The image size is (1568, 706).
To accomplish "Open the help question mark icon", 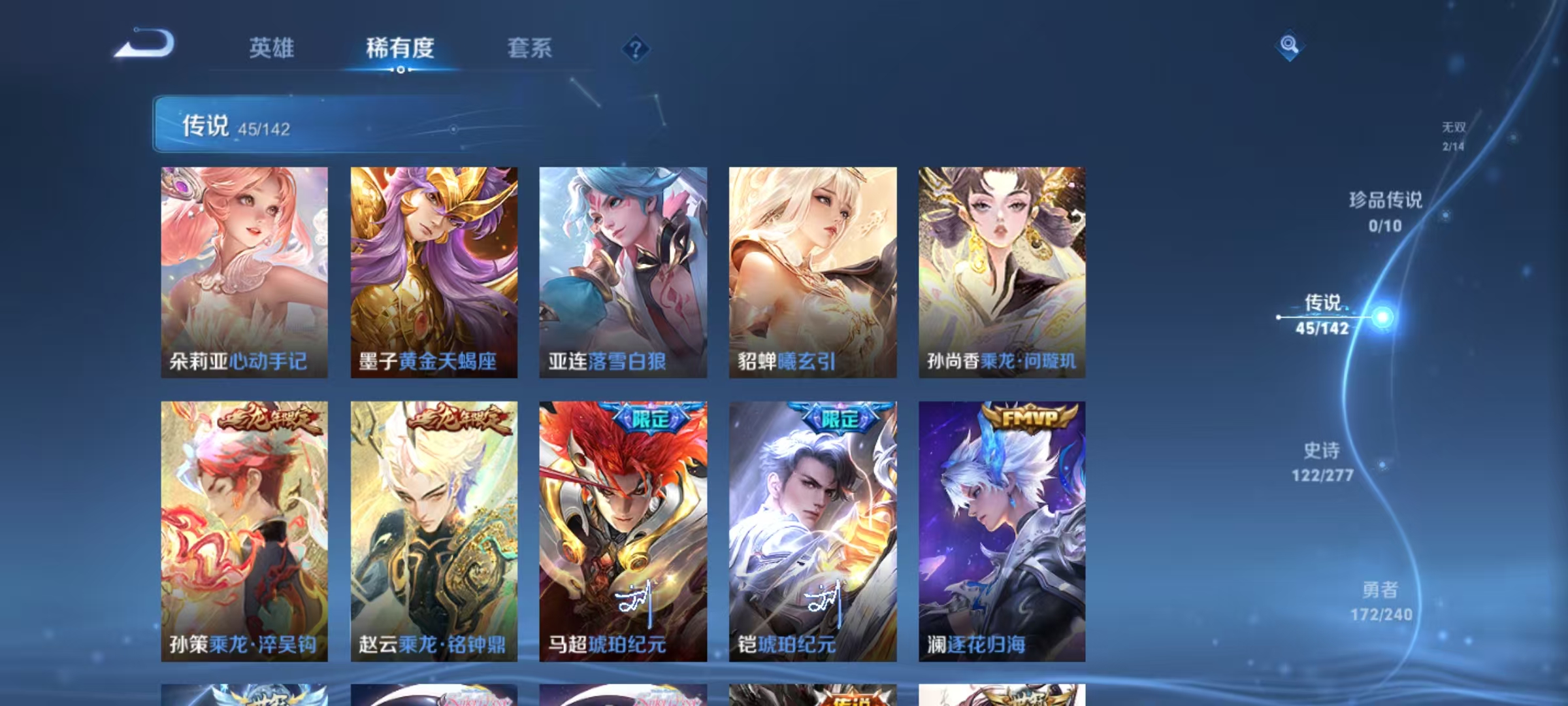I will point(637,48).
